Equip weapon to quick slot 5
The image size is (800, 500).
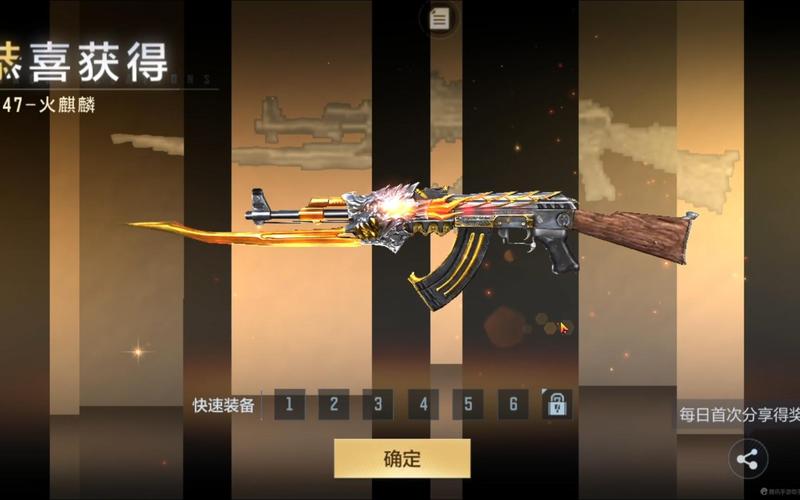coord(468,405)
